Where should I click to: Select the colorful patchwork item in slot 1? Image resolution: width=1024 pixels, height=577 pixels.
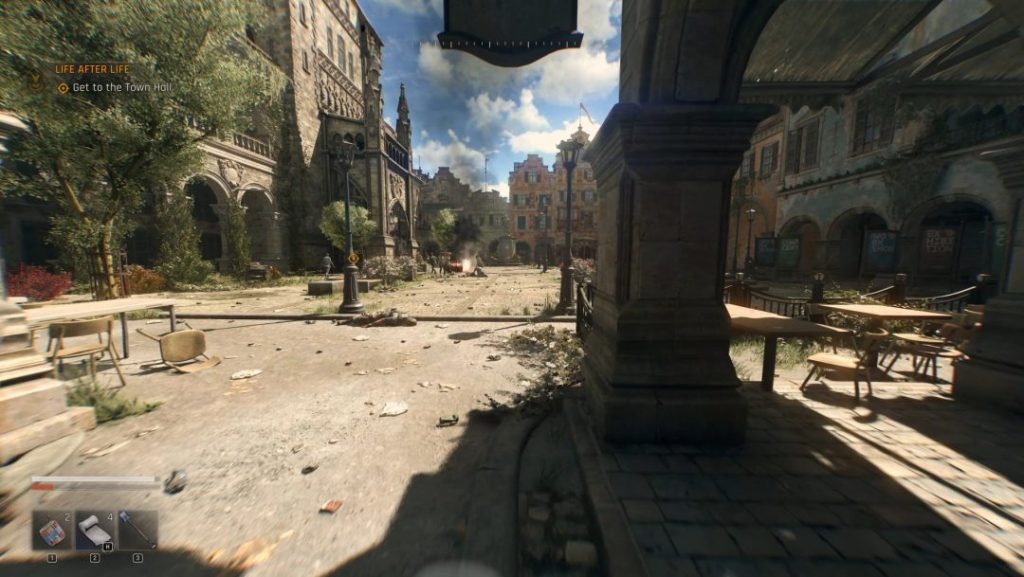coord(52,531)
